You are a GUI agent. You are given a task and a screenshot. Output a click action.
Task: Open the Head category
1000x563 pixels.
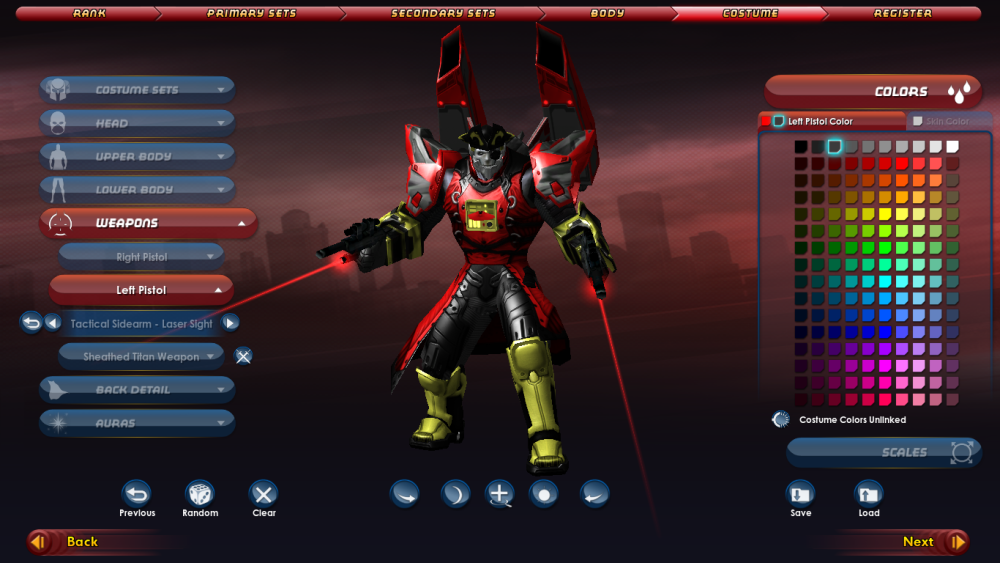(137, 123)
